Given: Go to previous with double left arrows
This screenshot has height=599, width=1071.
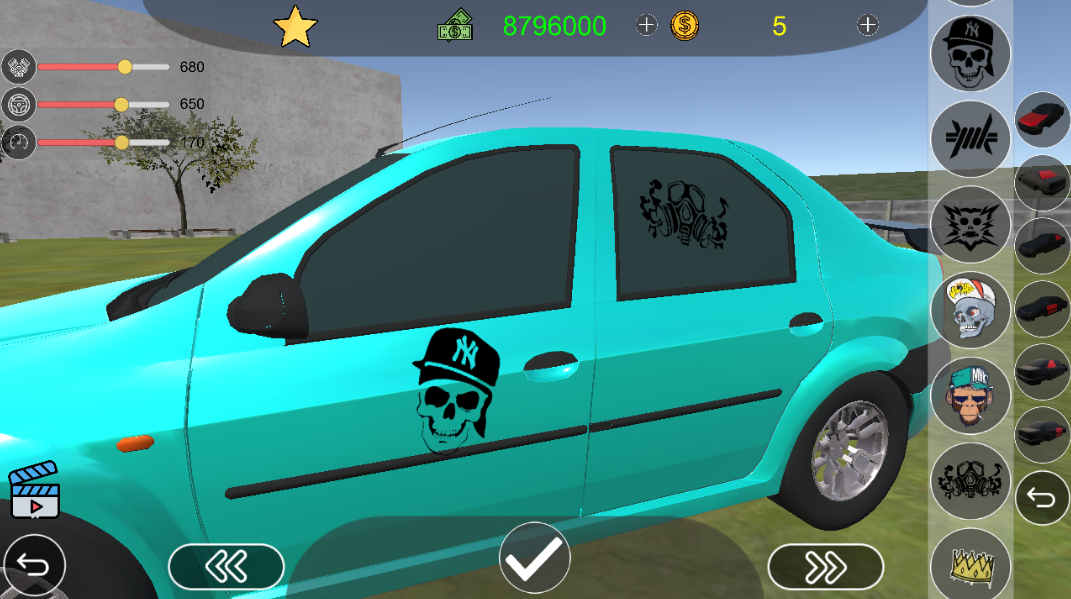Looking at the screenshot, I should [x=226, y=568].
